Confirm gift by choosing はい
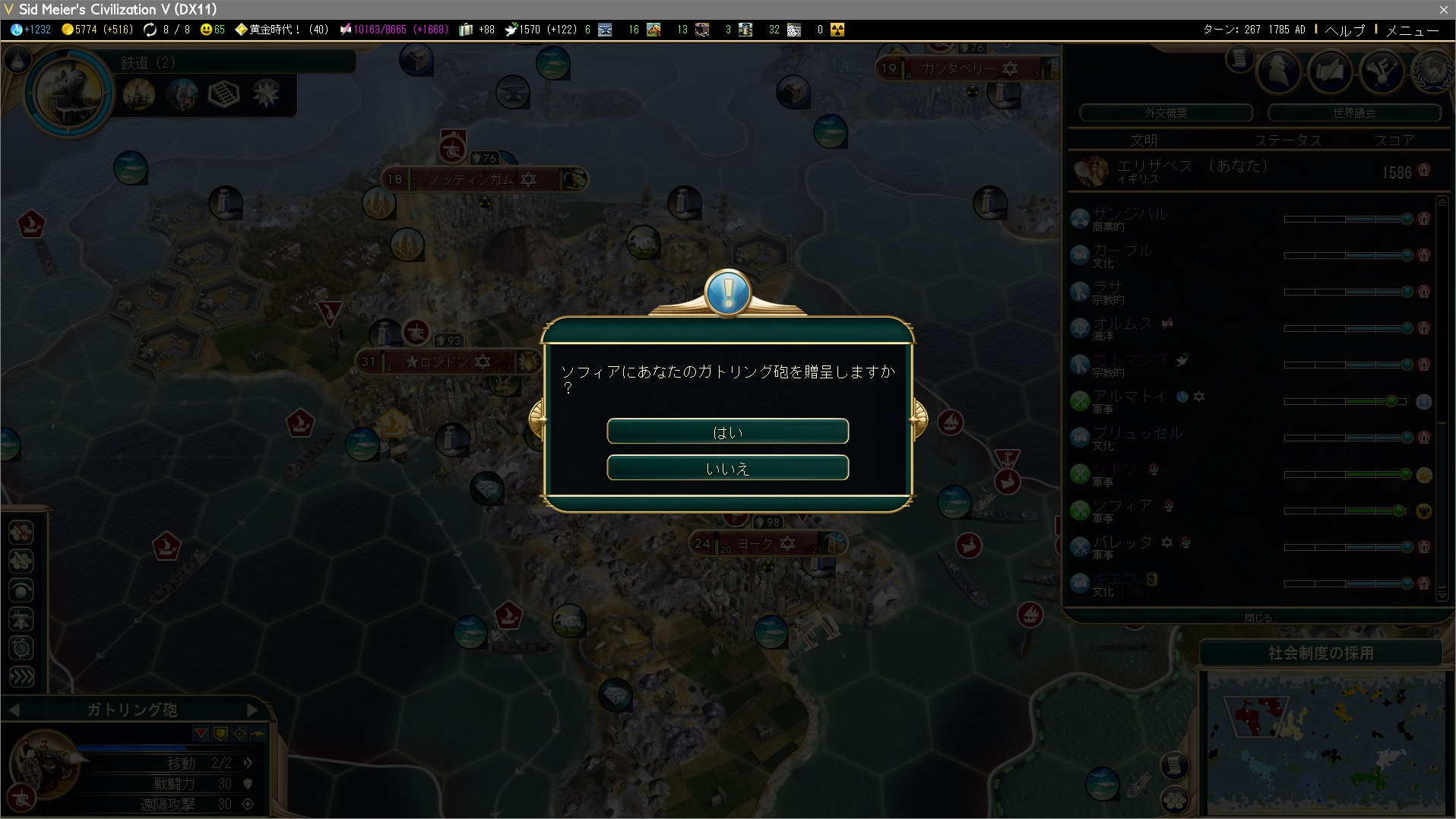Screen dimensions: 1456x819 [x=727, y=432]
